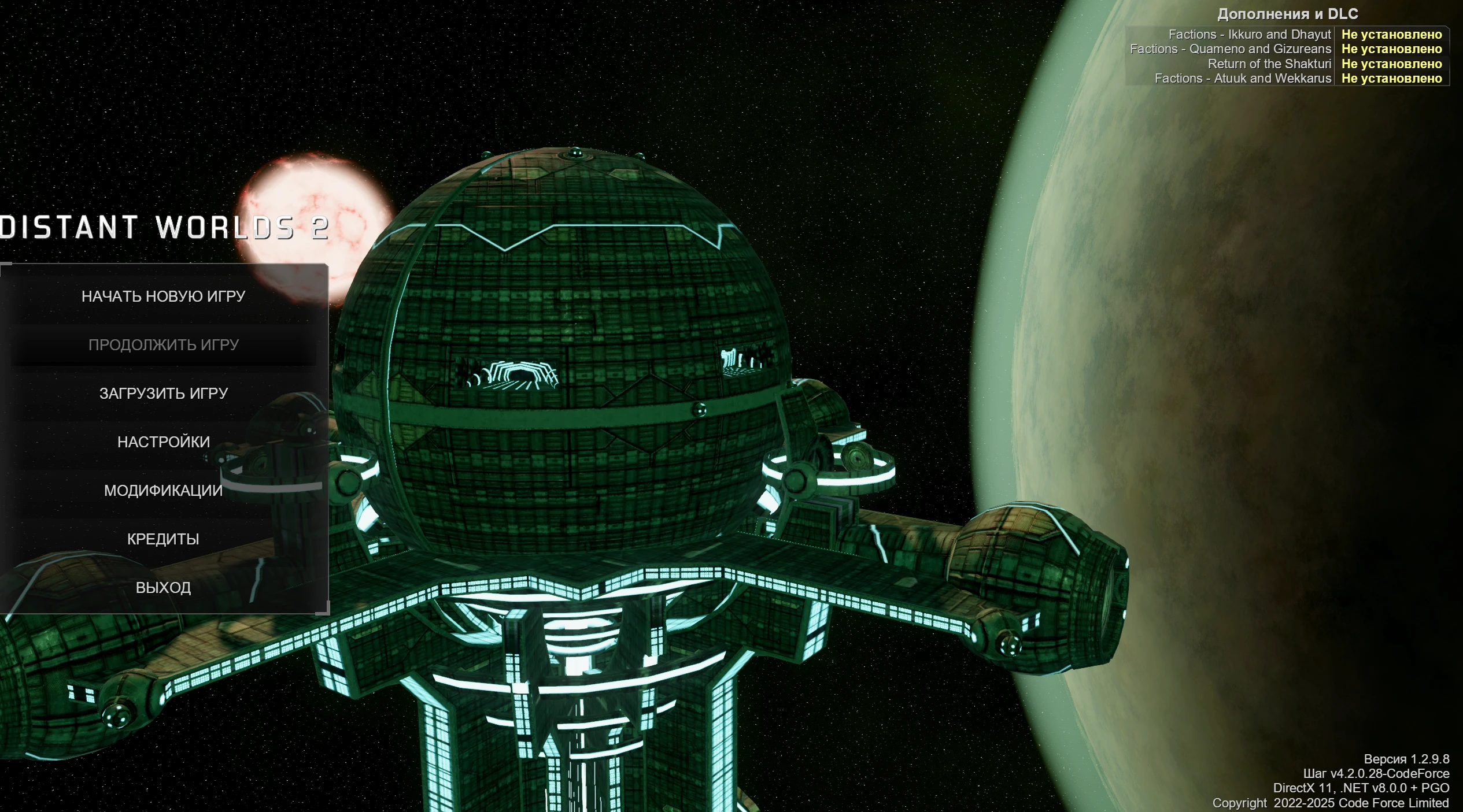
Task: View КРЕДИТЫ credits screen
Action: pyautogui.click(x=163, y=539)
